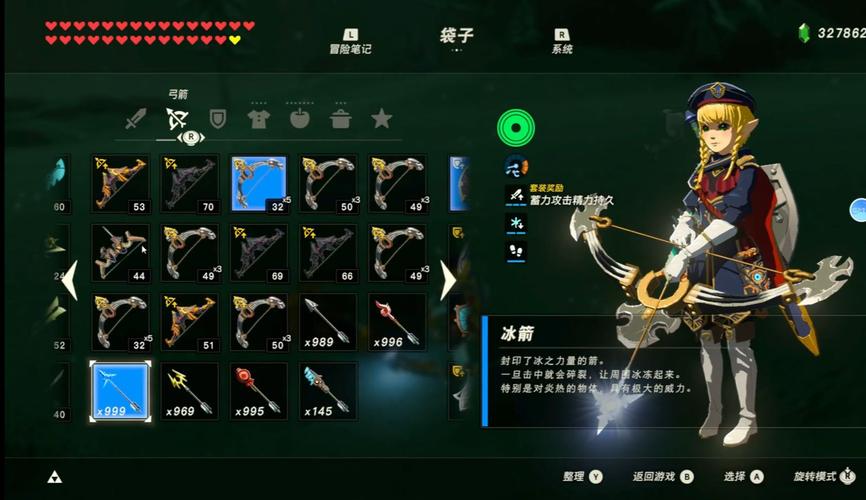Image resolution: width=866 pixels, height=500 pixels.
Task: Open the star key items tab
Action: click(x=381, y=120)
